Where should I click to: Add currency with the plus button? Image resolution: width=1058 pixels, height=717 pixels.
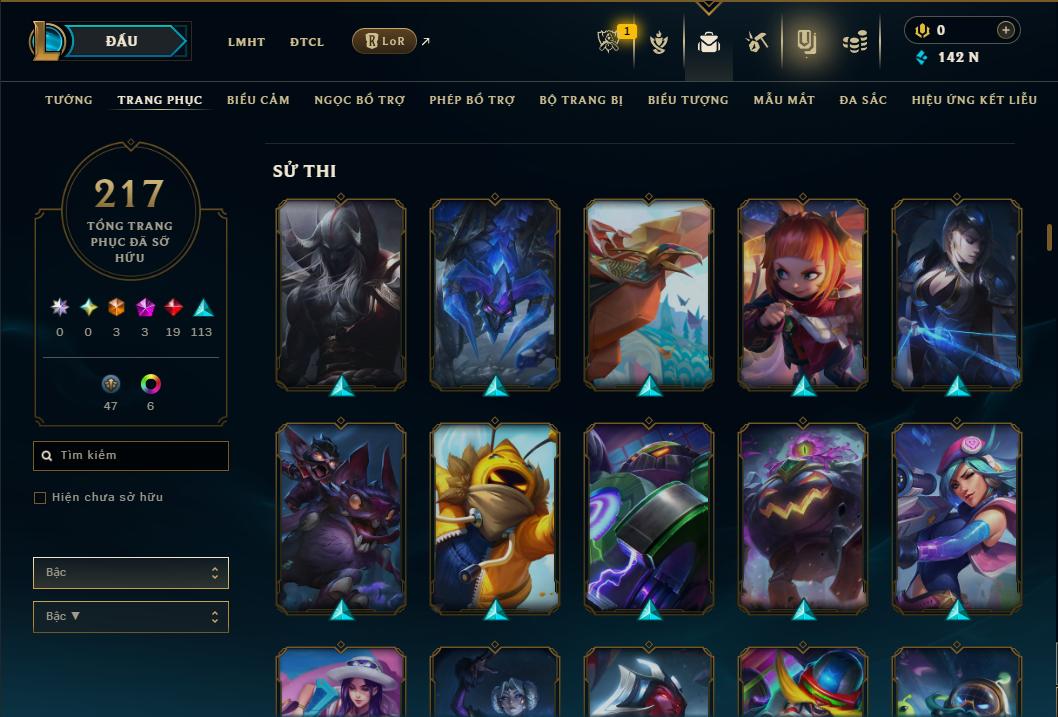(1005, 30)
